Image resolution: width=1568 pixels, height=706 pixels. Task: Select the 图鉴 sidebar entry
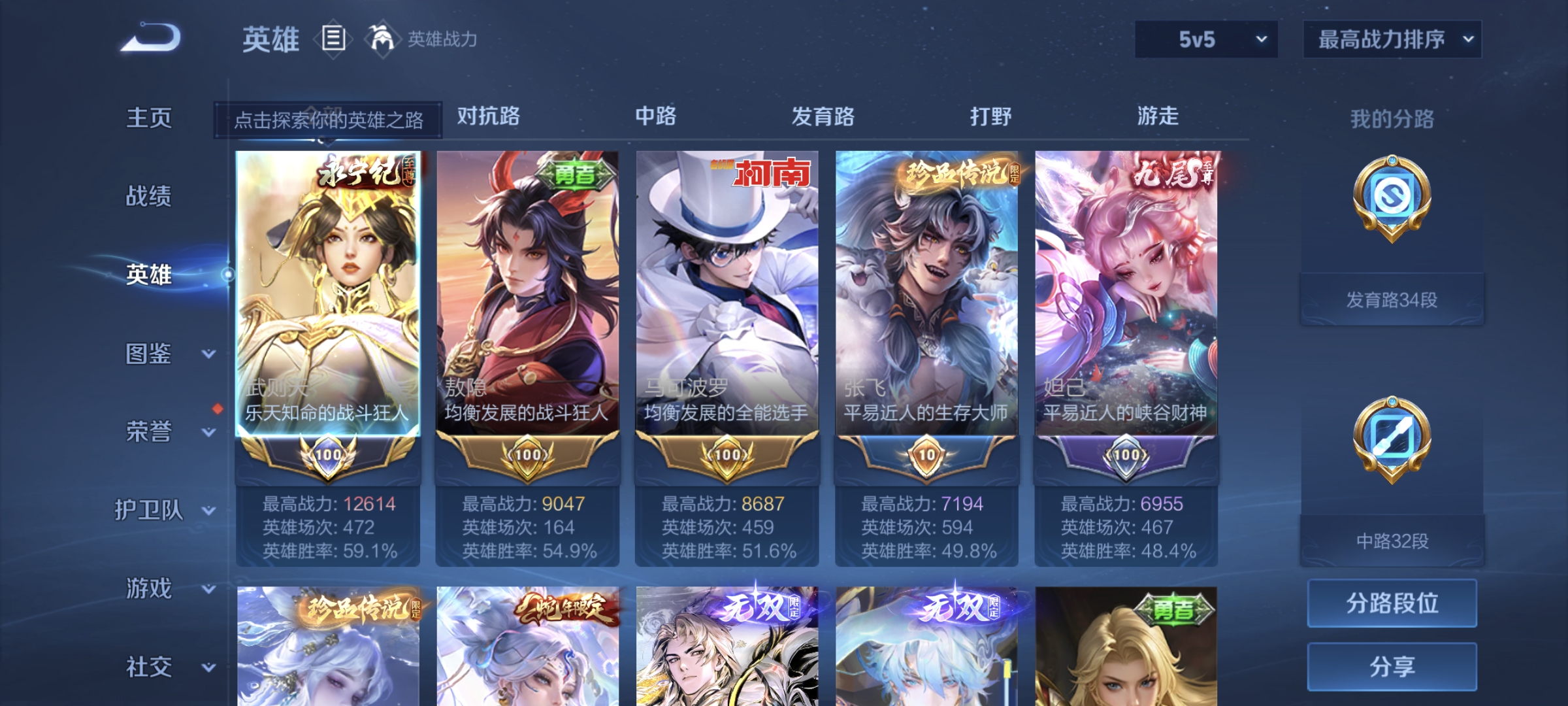[150, 353]
